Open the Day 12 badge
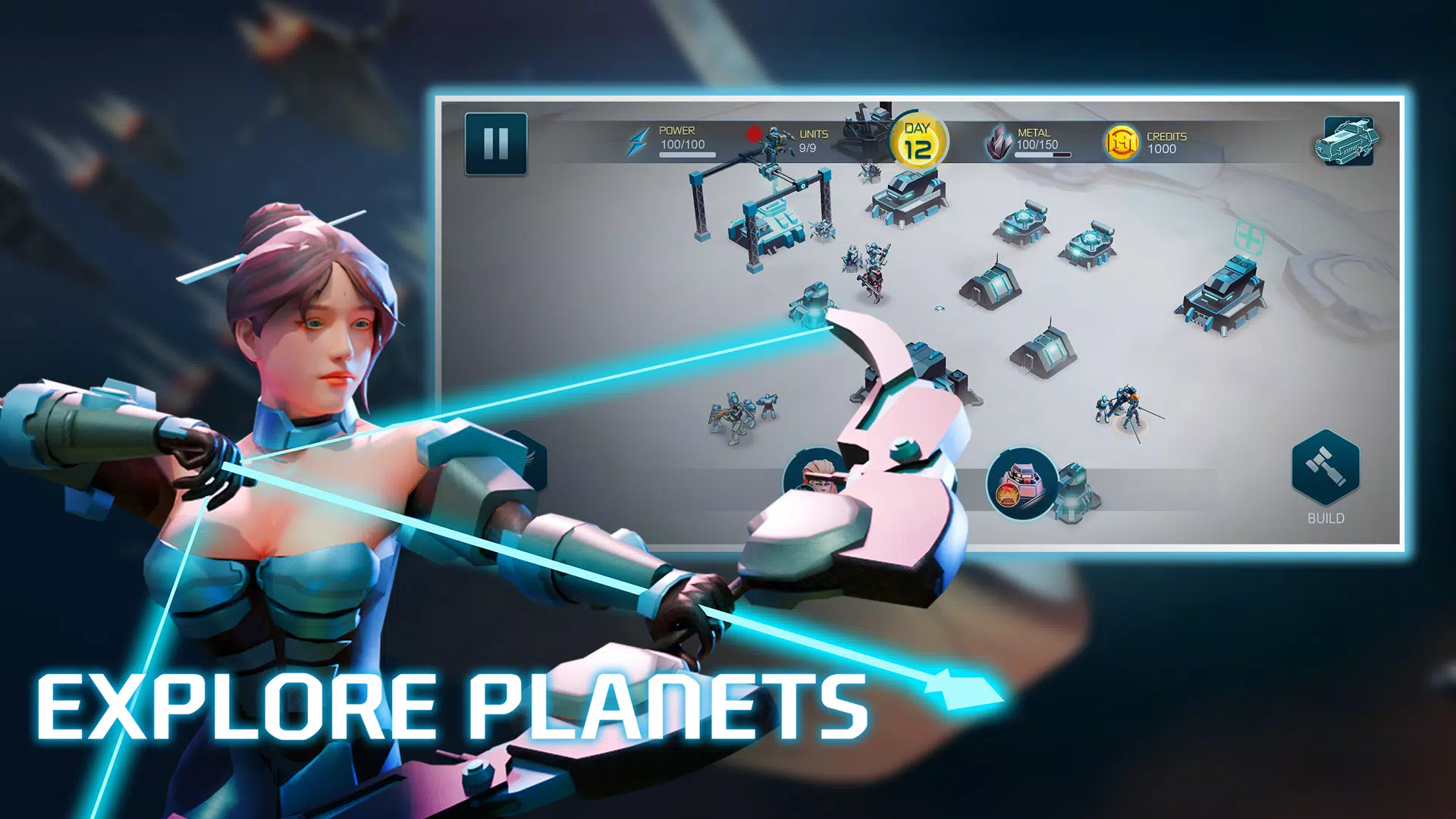The image size is (1456, 819). (x=918, y=138)
